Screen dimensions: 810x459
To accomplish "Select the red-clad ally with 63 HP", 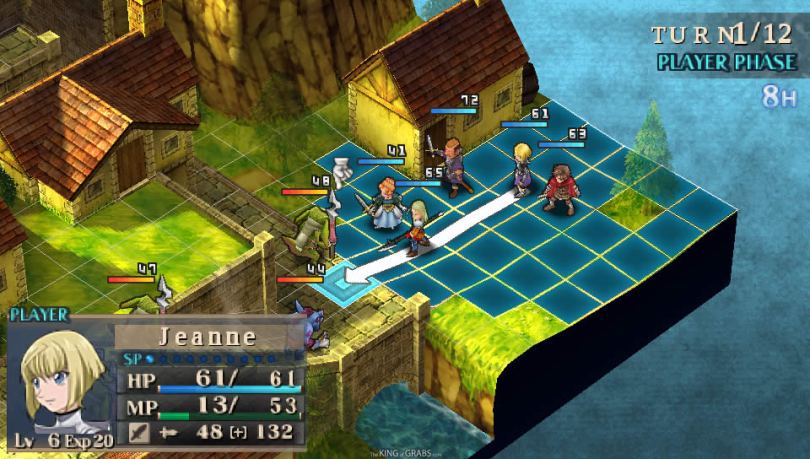I will click(x=559, y=187).
